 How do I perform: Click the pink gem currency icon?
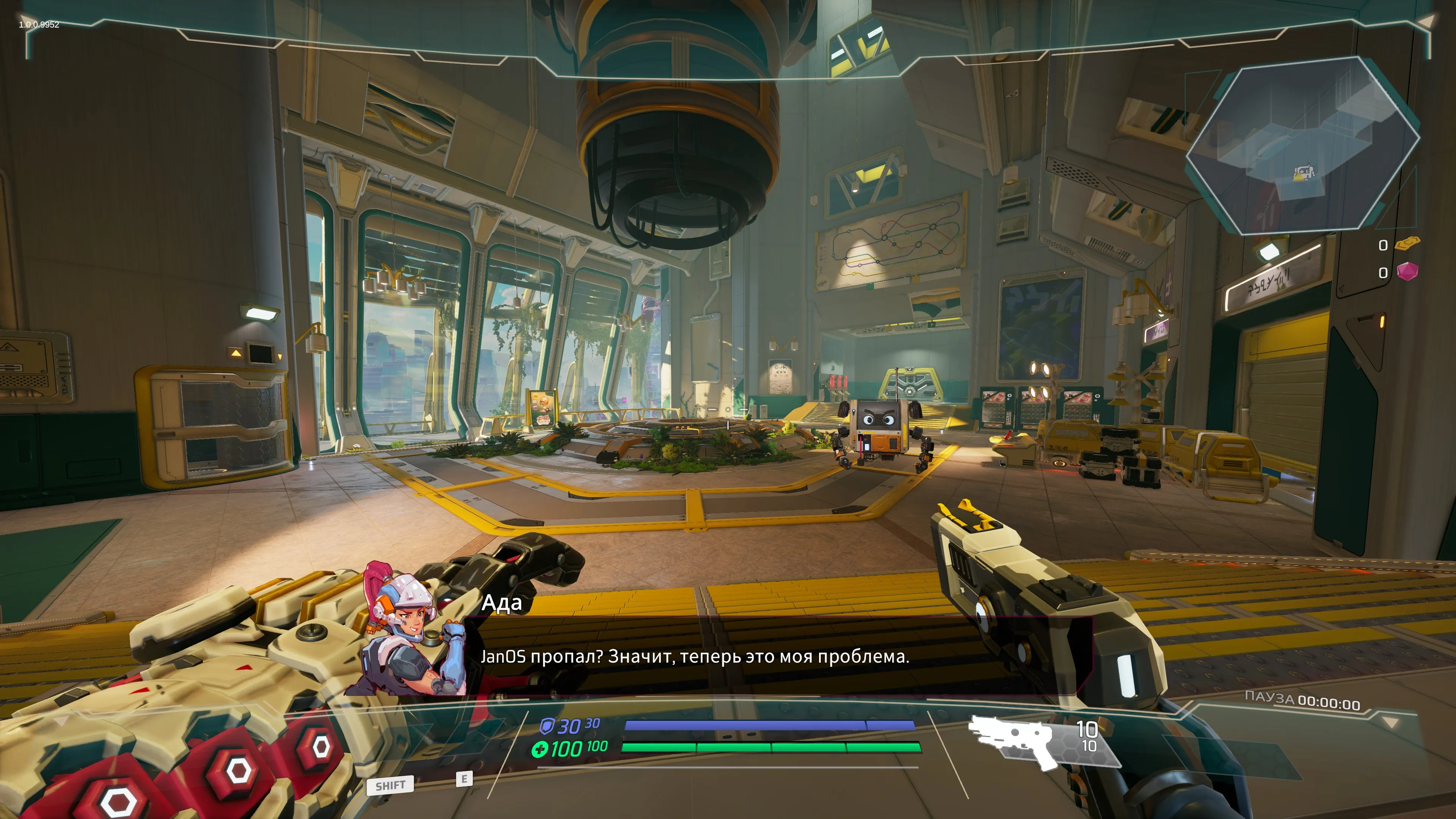coord(1407,272)
